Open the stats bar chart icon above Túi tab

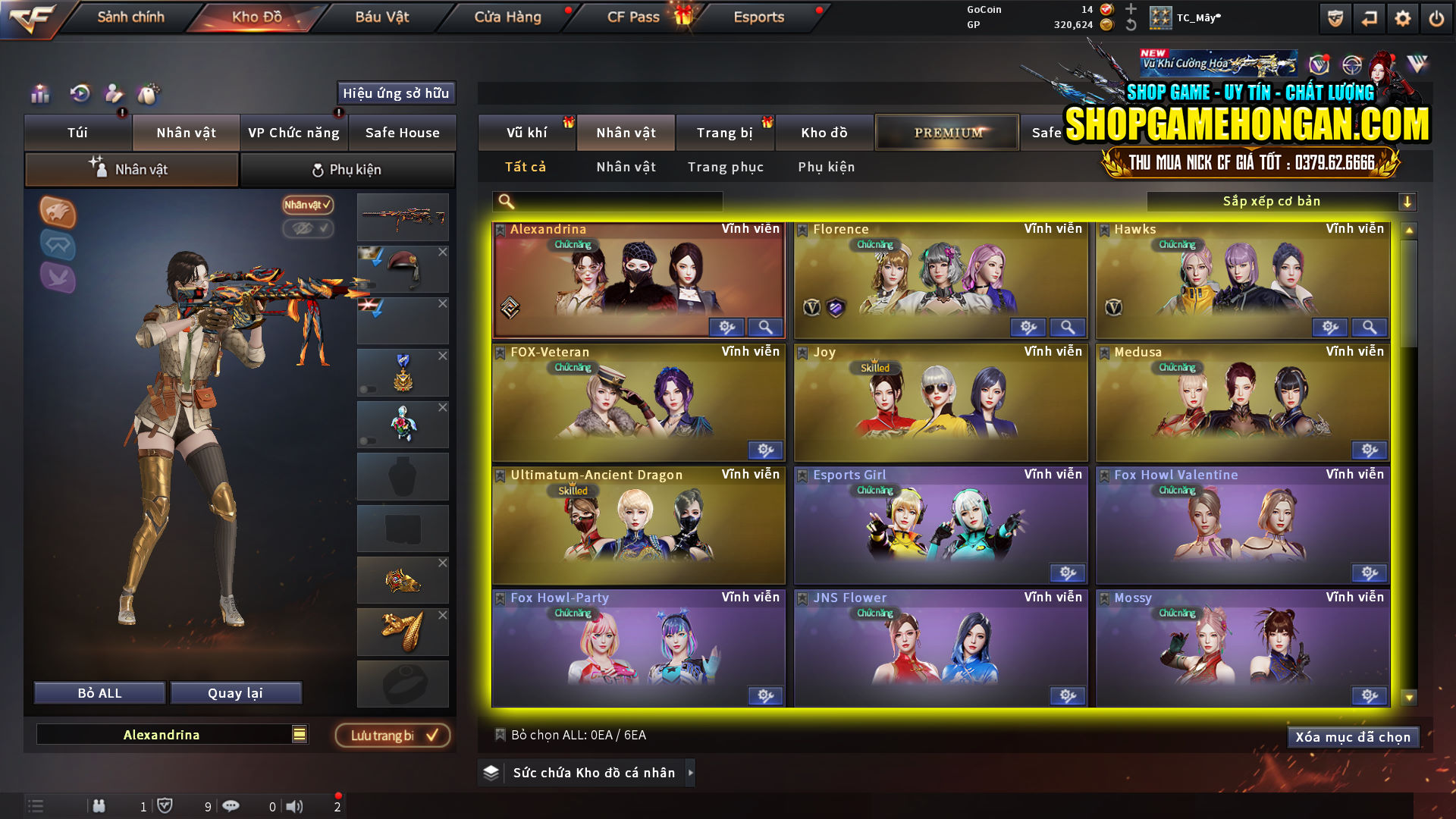(x=39, y=94)
